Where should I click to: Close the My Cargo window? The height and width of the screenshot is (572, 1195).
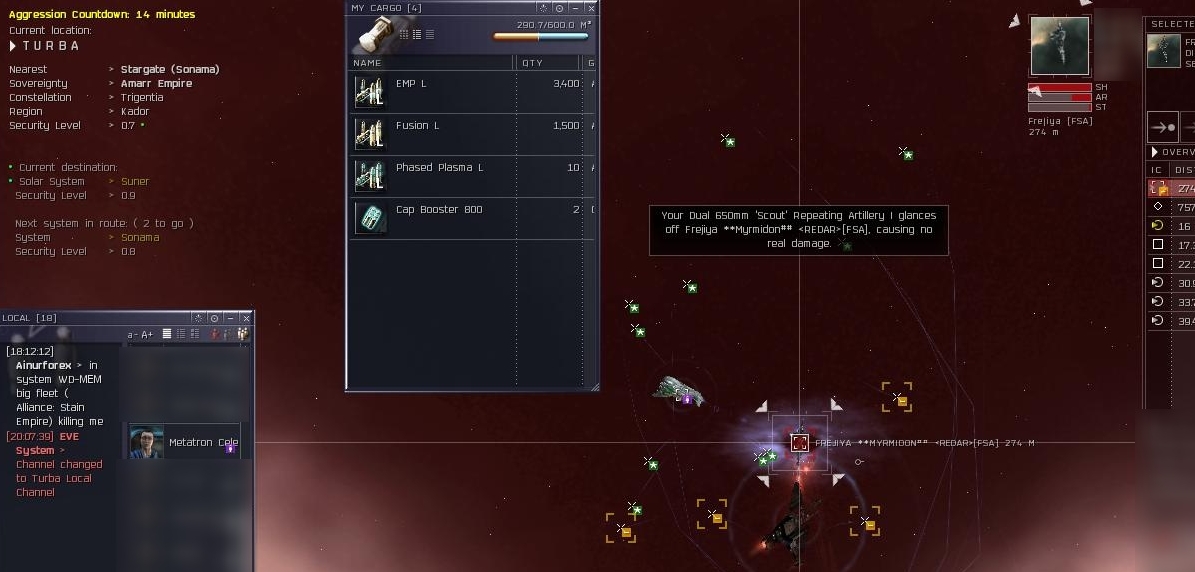tap(591, 8)
